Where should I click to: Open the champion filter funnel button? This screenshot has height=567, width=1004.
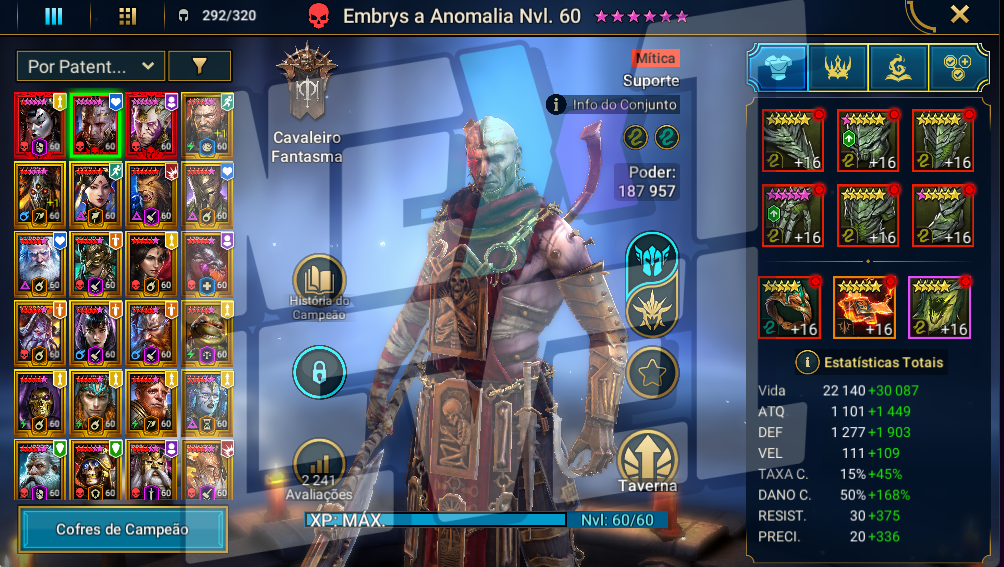(x=199, y=66)
